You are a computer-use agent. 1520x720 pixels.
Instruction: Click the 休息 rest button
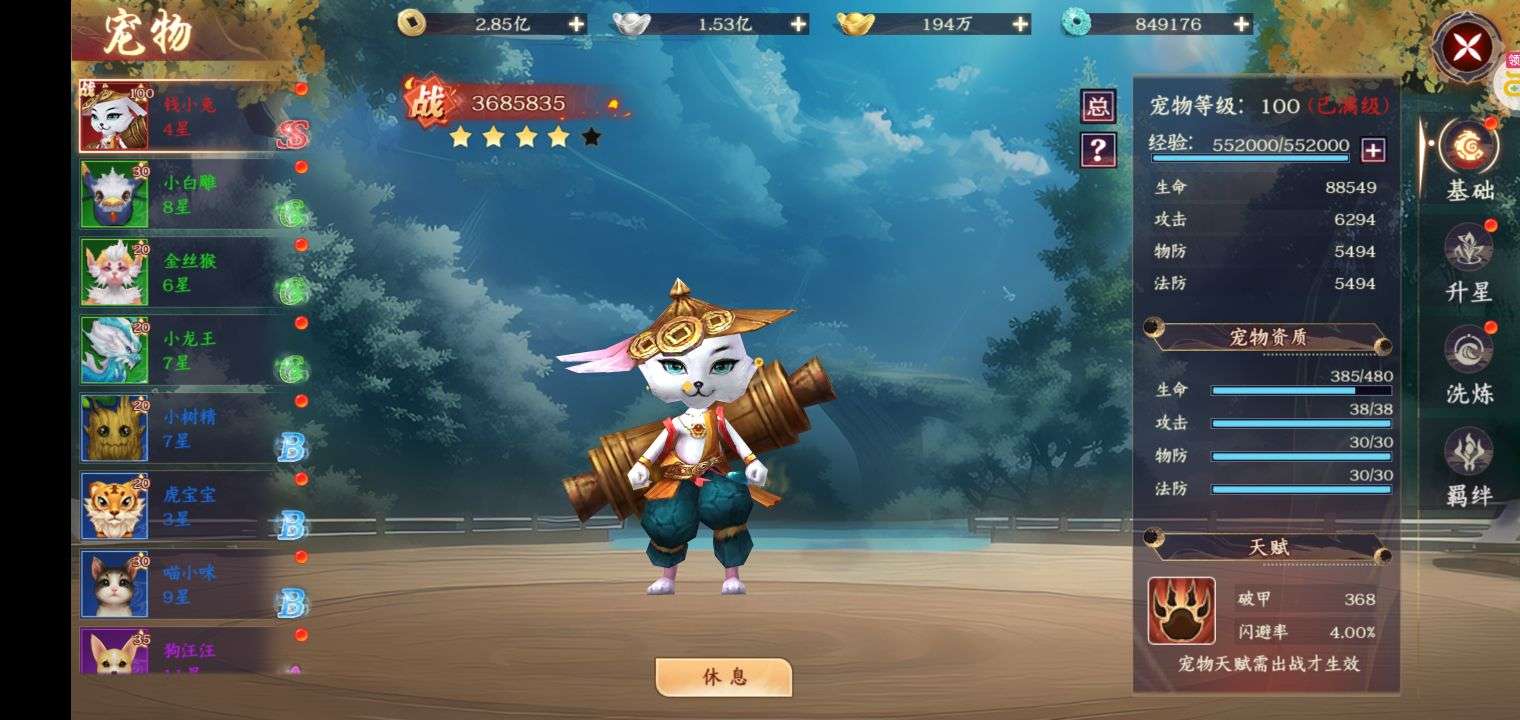coord(724,677)
